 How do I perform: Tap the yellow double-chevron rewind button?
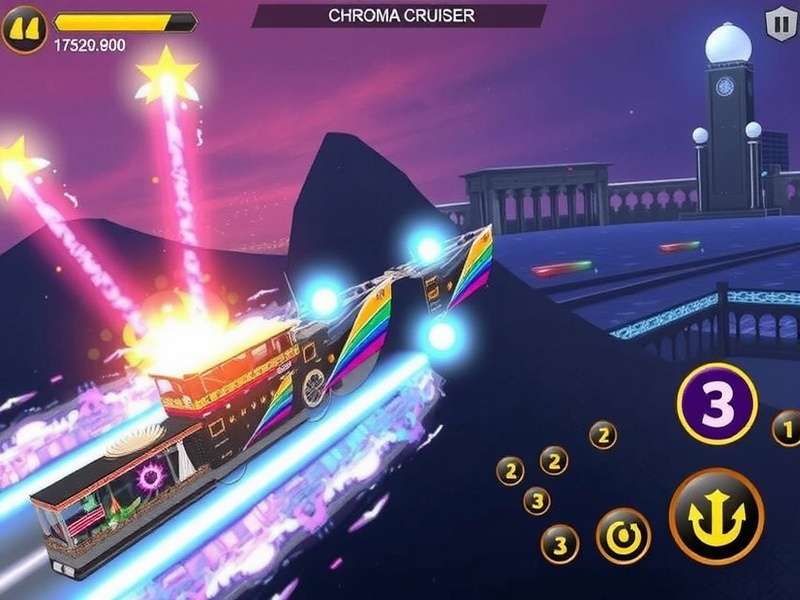[25, 28]
